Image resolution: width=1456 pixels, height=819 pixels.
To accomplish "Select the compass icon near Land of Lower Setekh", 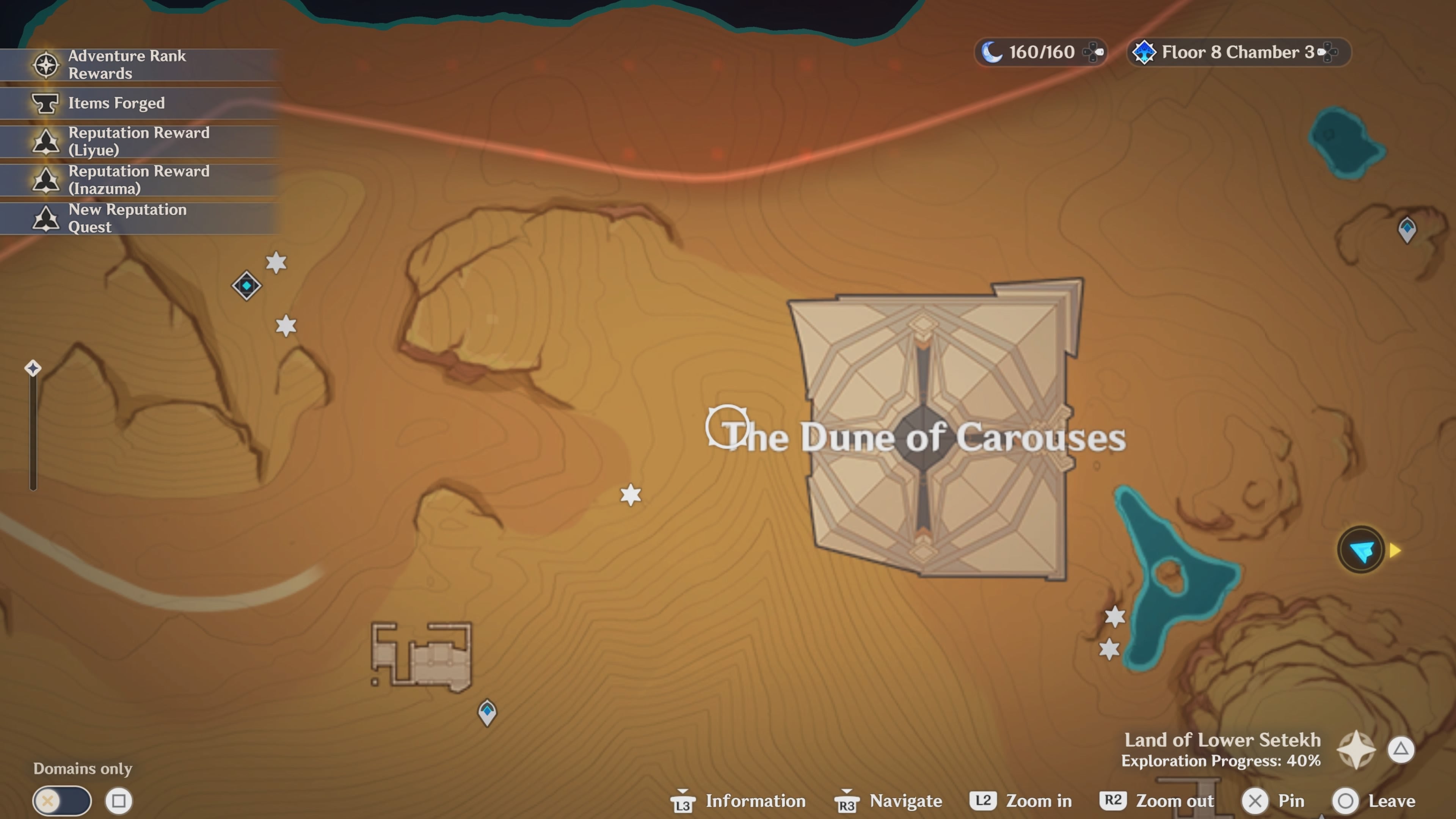I will [x=1357, y=750].
